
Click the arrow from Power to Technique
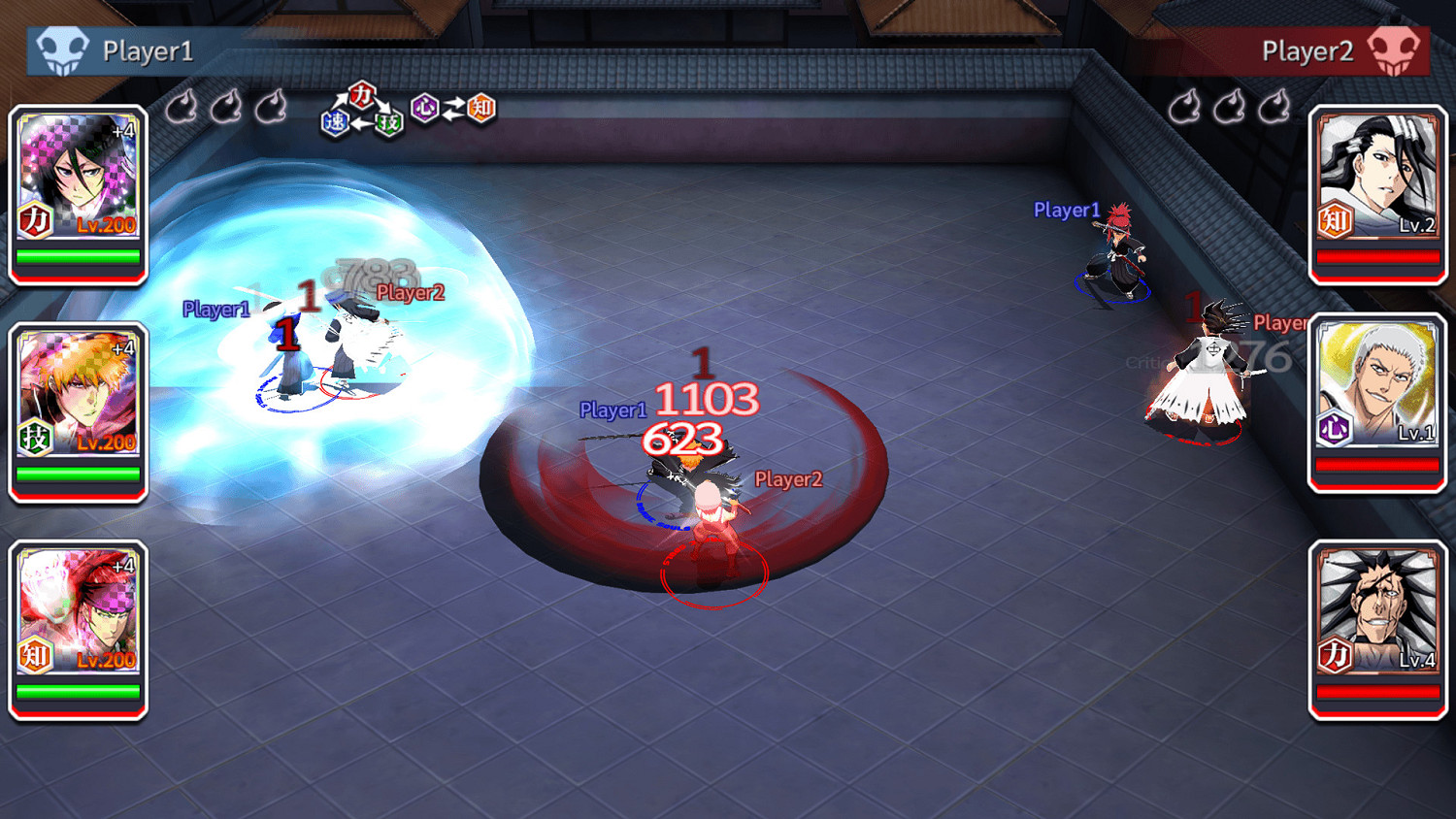(381, 107)
